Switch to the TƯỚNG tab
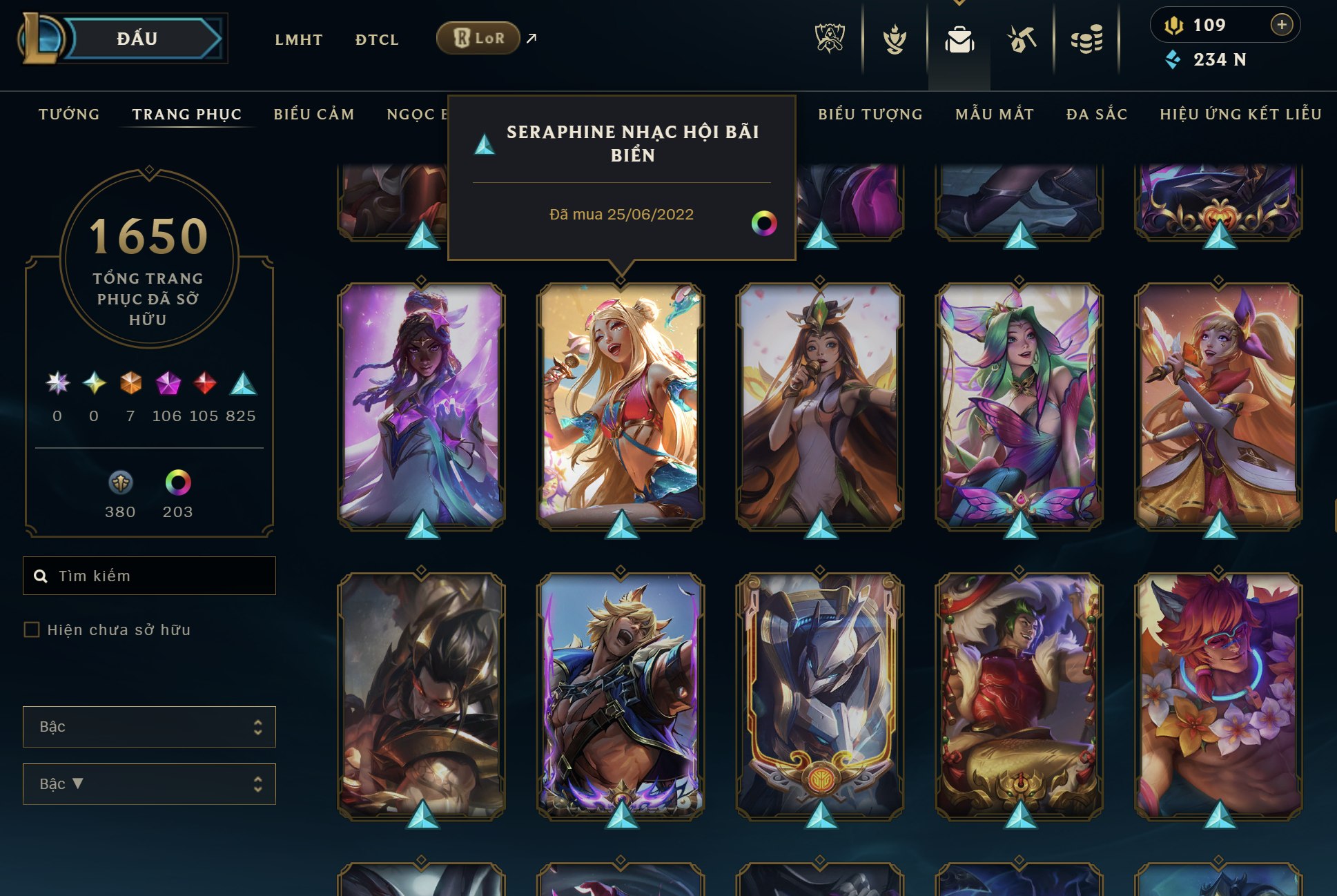This screenshot has height=896, width=1337. 68,115
